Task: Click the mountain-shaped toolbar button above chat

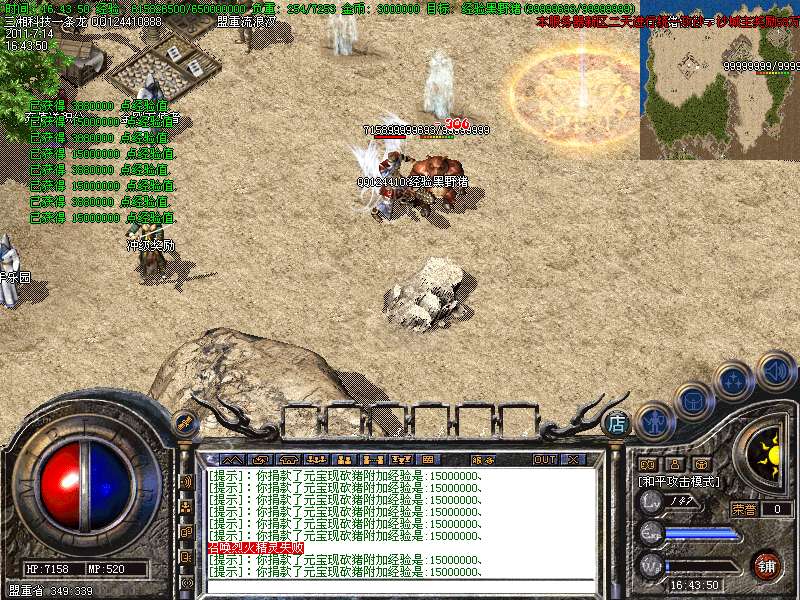Action: [x=231, y=460]
